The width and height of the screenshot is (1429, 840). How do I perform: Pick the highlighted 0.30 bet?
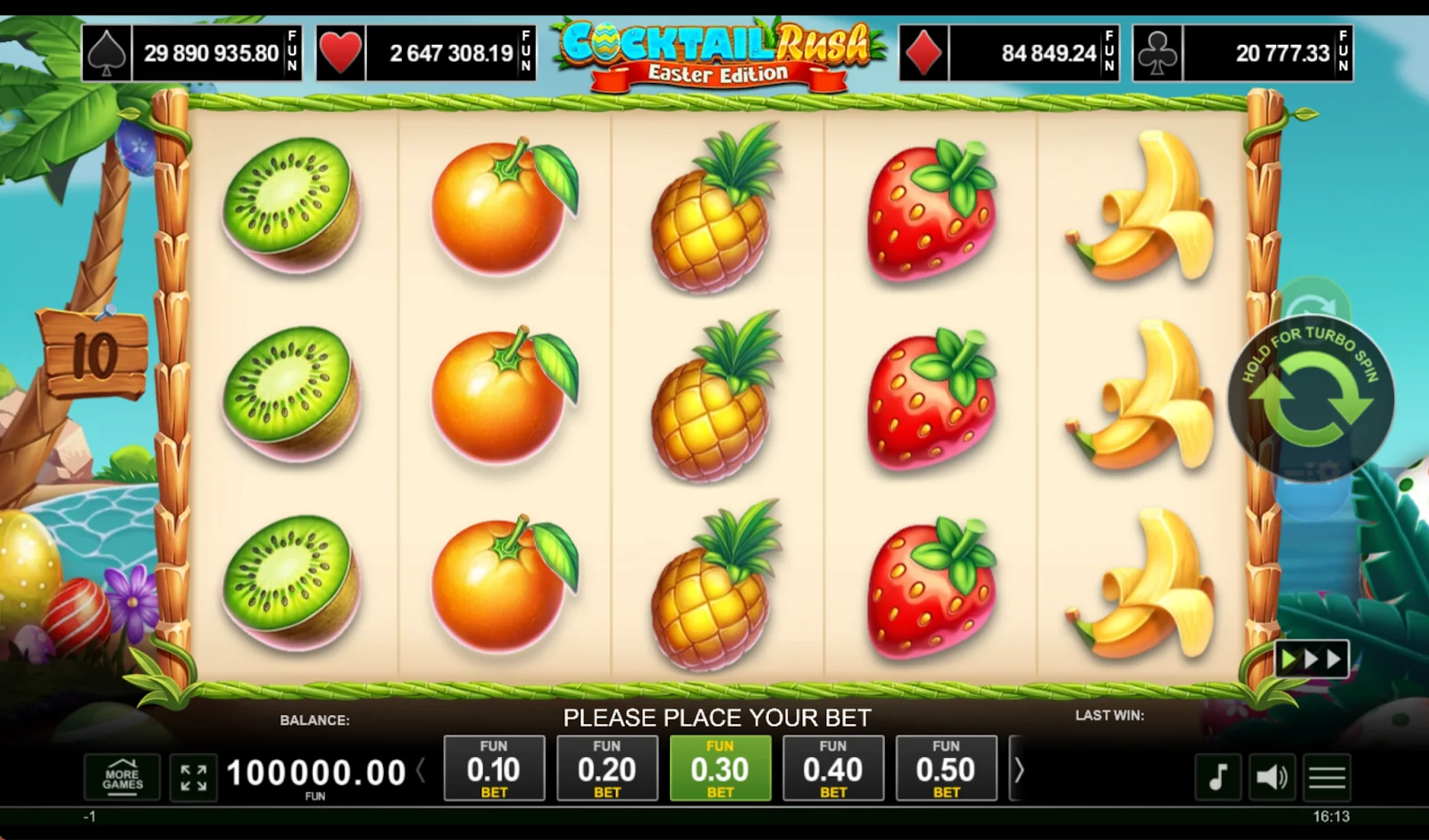tap(720, 769)
